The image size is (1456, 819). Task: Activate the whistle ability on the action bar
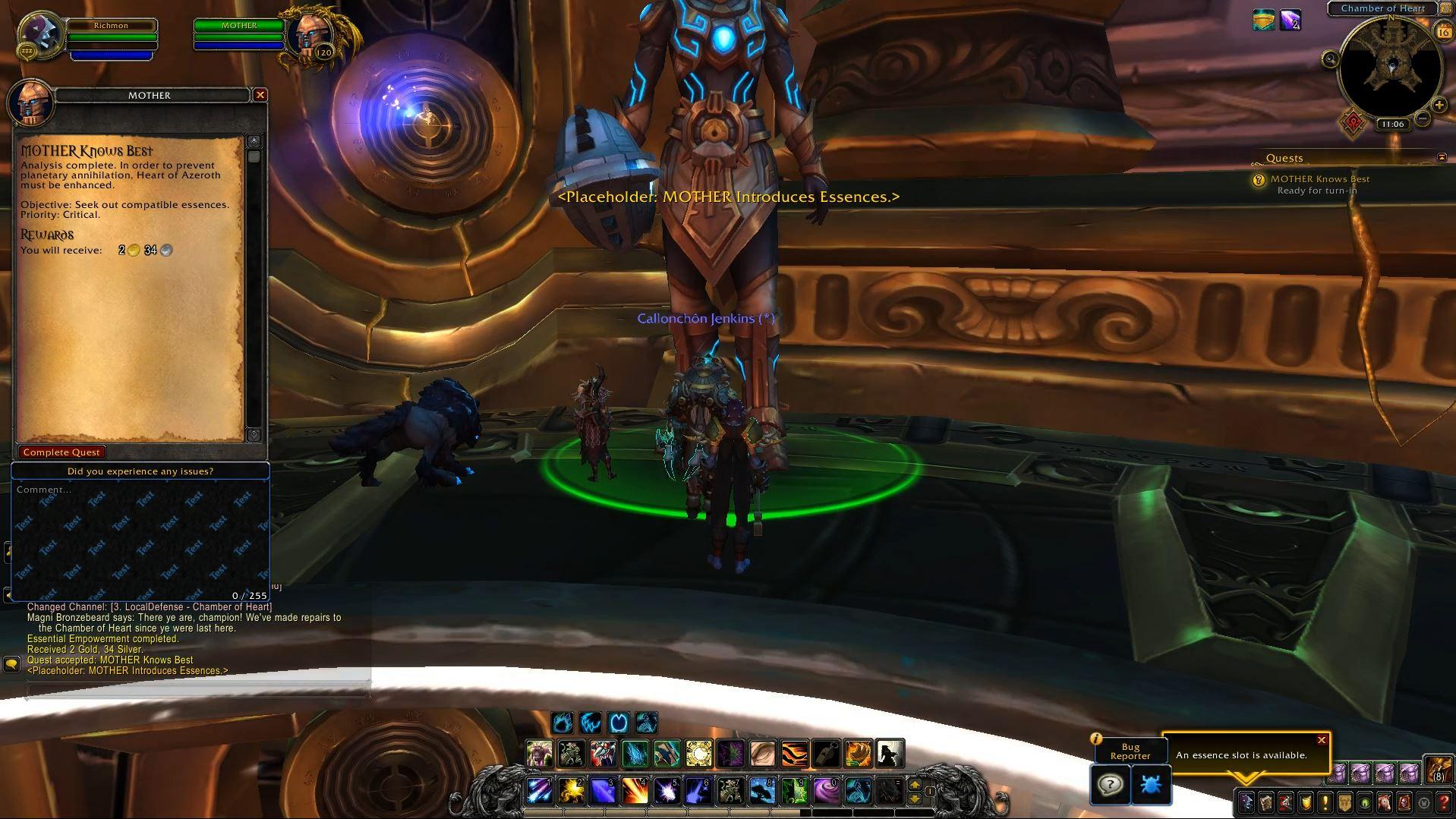click(x=826, y=753)
